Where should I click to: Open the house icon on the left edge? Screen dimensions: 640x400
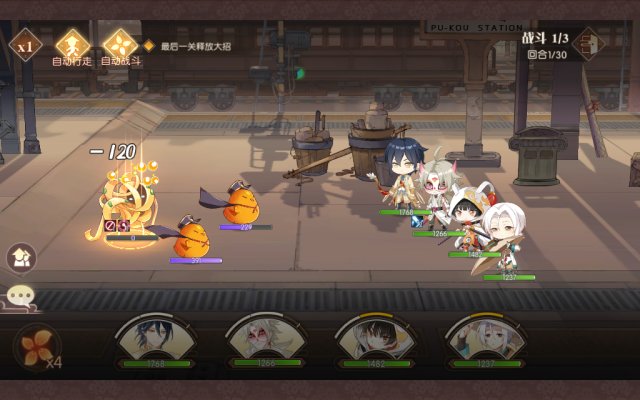point(21,257)
